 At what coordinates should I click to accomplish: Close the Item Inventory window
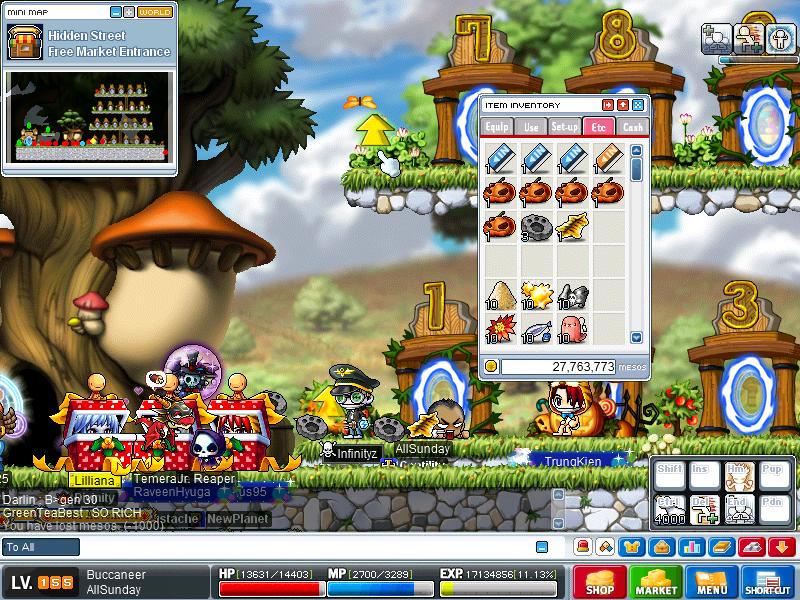(x=637, y=105)
